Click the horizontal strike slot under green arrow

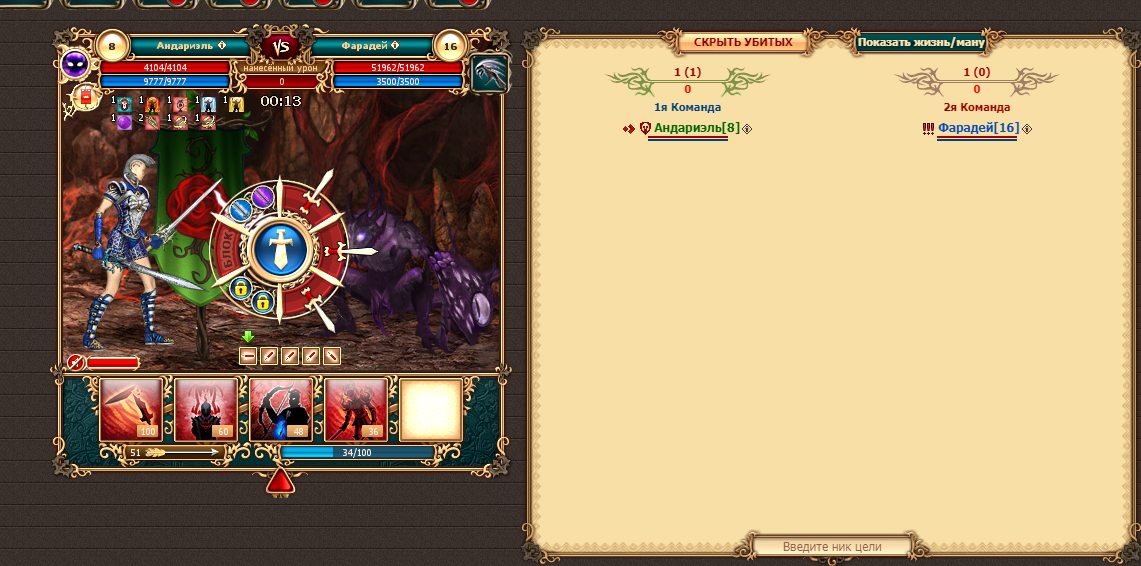pos(248,355)
